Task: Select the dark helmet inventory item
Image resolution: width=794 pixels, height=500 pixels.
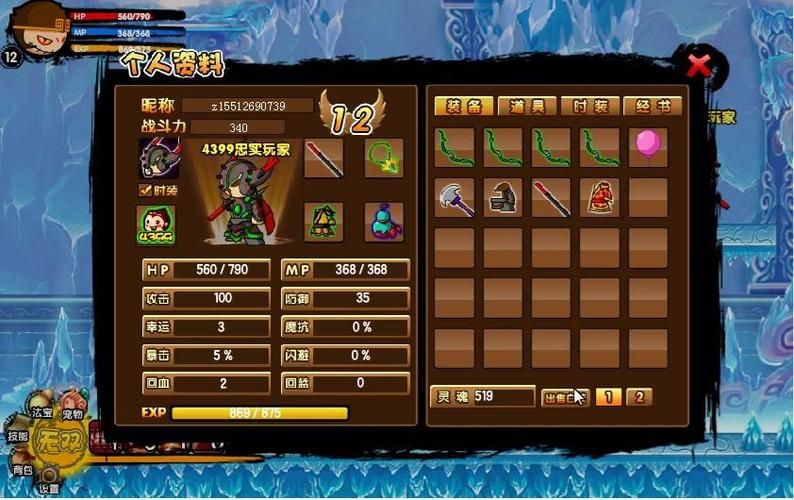Action: (502, 197)
